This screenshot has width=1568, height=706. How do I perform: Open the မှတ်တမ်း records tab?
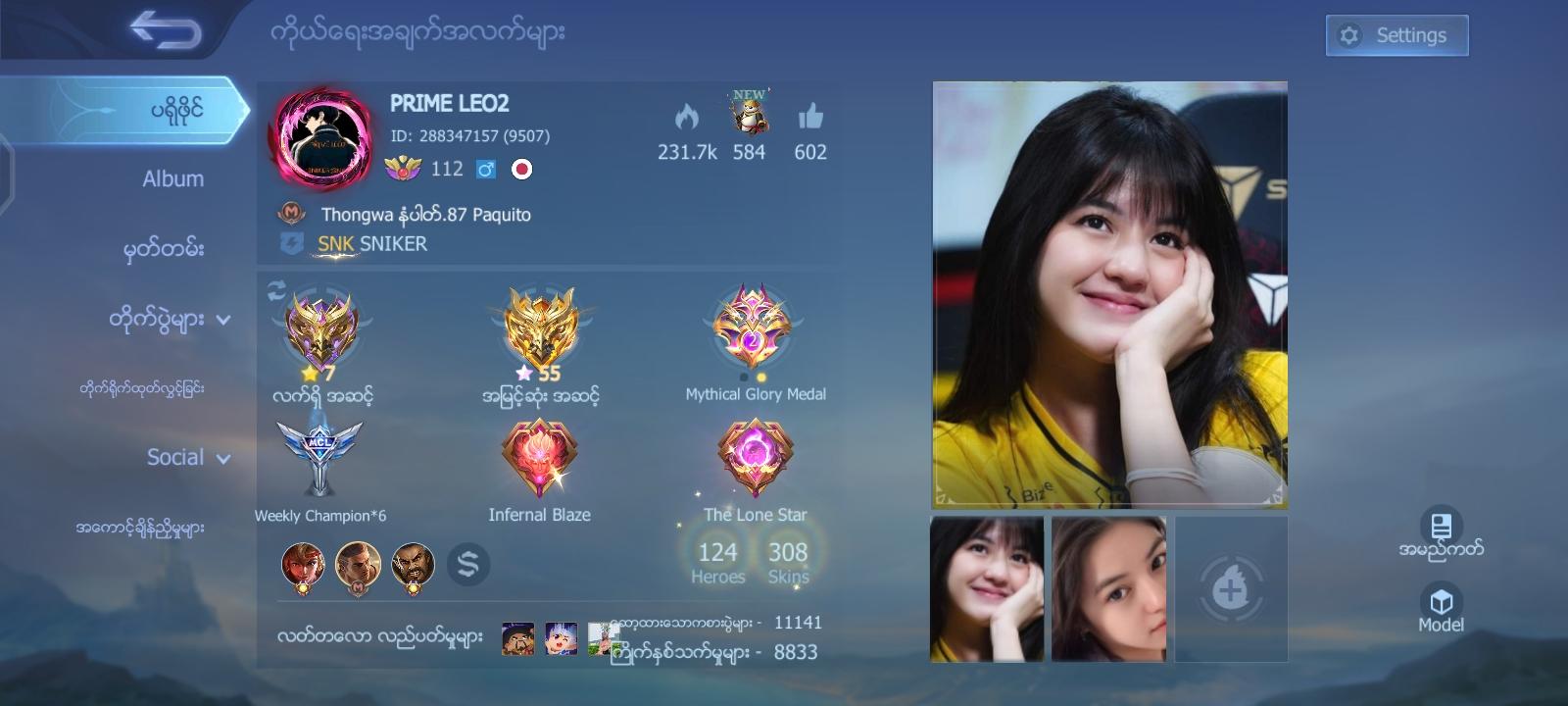click(165, 249)
